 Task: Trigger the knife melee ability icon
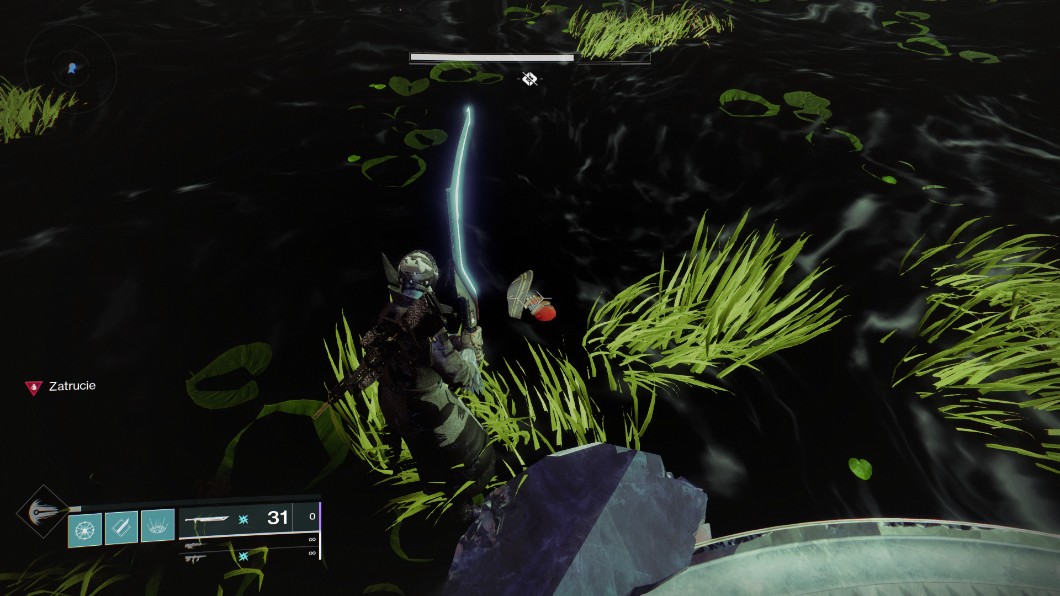click(121, 527)
